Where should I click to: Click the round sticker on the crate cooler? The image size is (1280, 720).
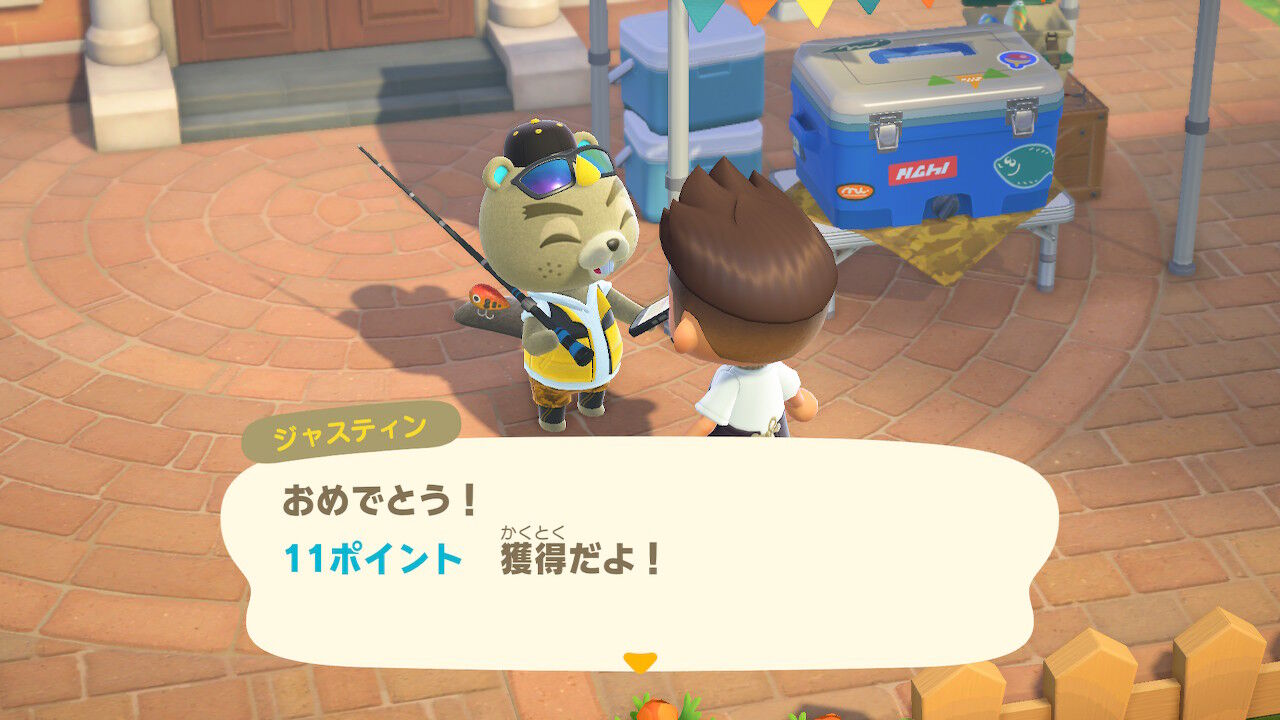pyautogui.click(x=1017, y=59)
